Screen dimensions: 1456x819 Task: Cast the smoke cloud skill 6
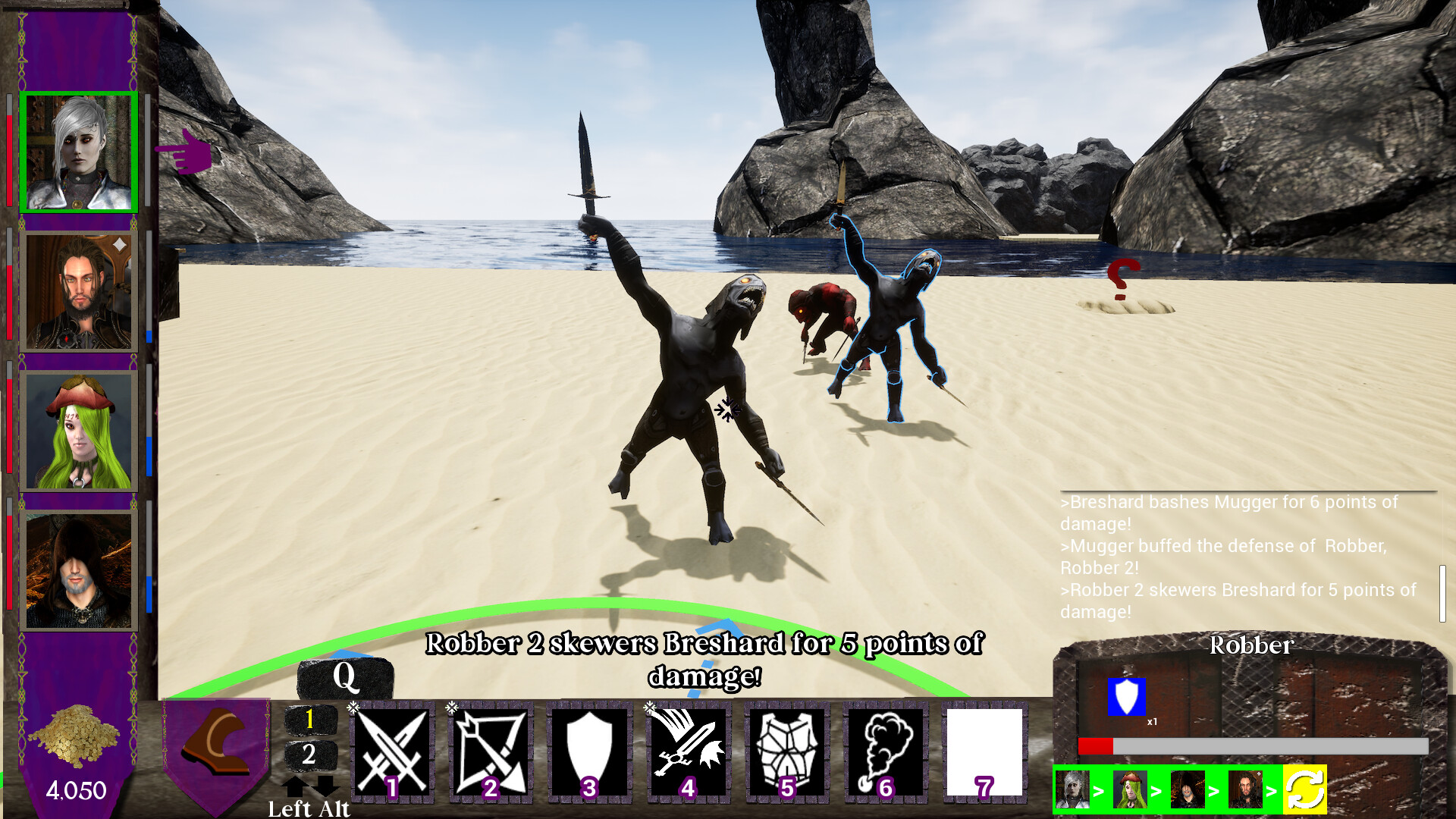click(884, 751)
